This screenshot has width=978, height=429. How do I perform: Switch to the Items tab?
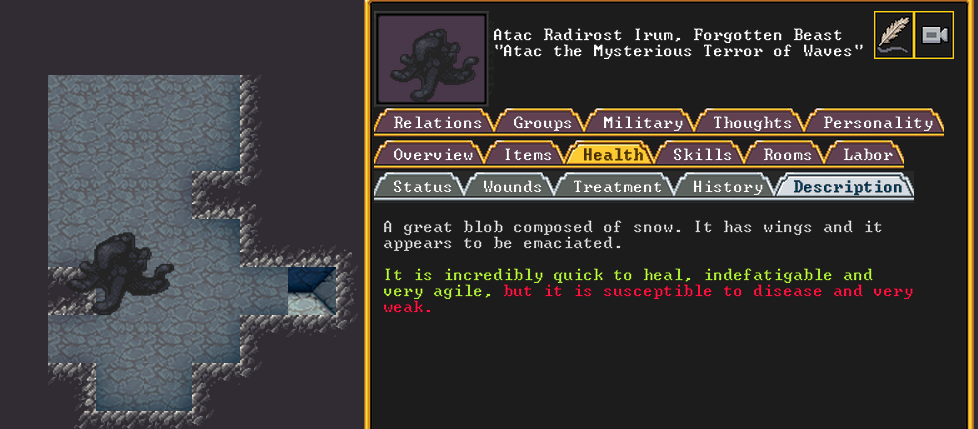pos(527,155)
